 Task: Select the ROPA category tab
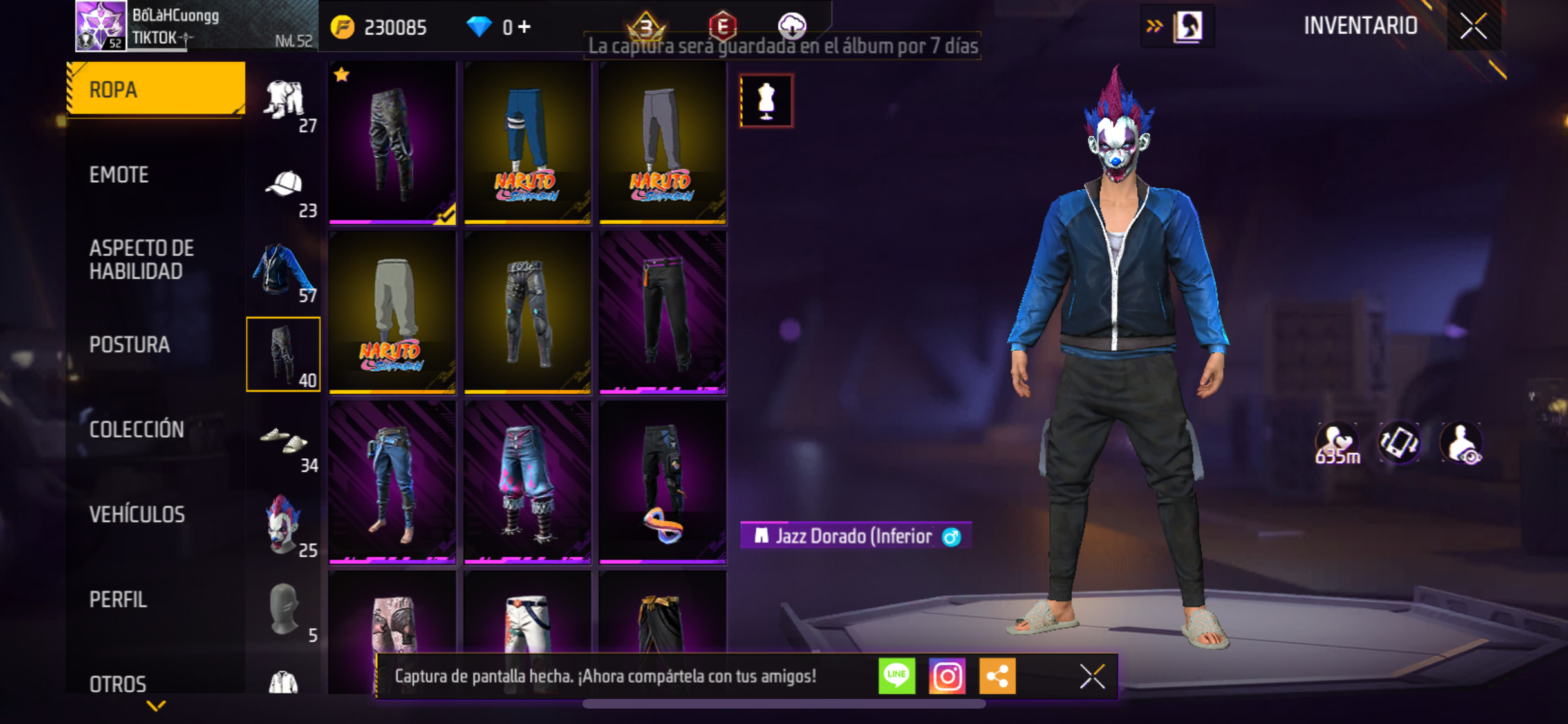(x=156, y=89)
